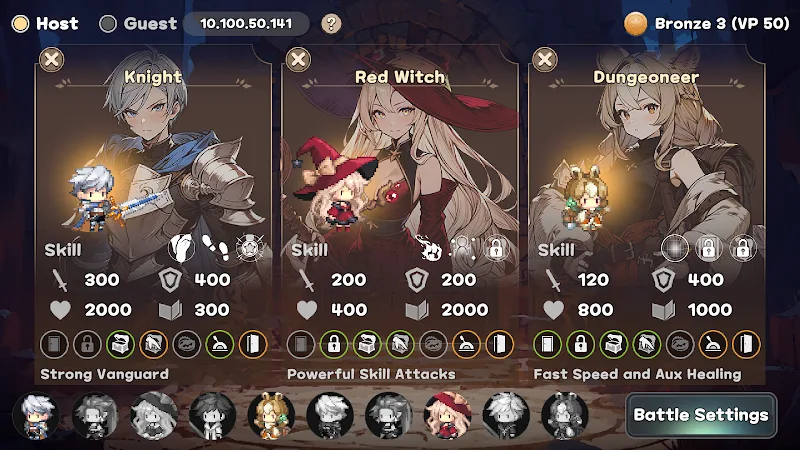The height and width of the screenshot is (450, 800).
Task: Close the Red Witch card
Action: [298, 60]
